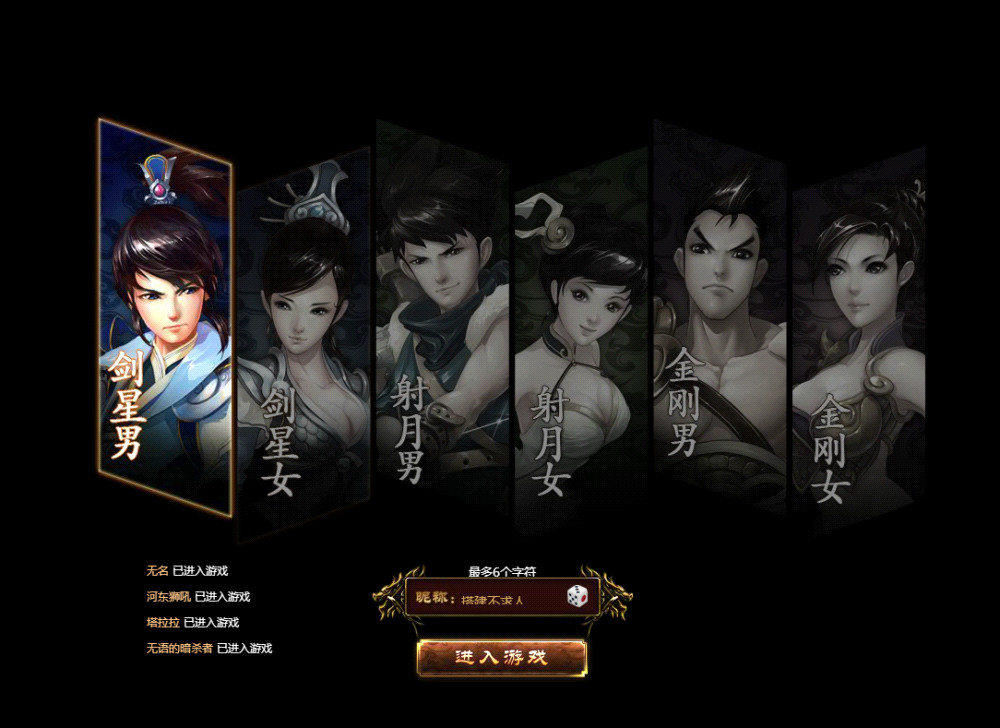
Task: Select the 剑星男 character panel
Action: point(165,320)
